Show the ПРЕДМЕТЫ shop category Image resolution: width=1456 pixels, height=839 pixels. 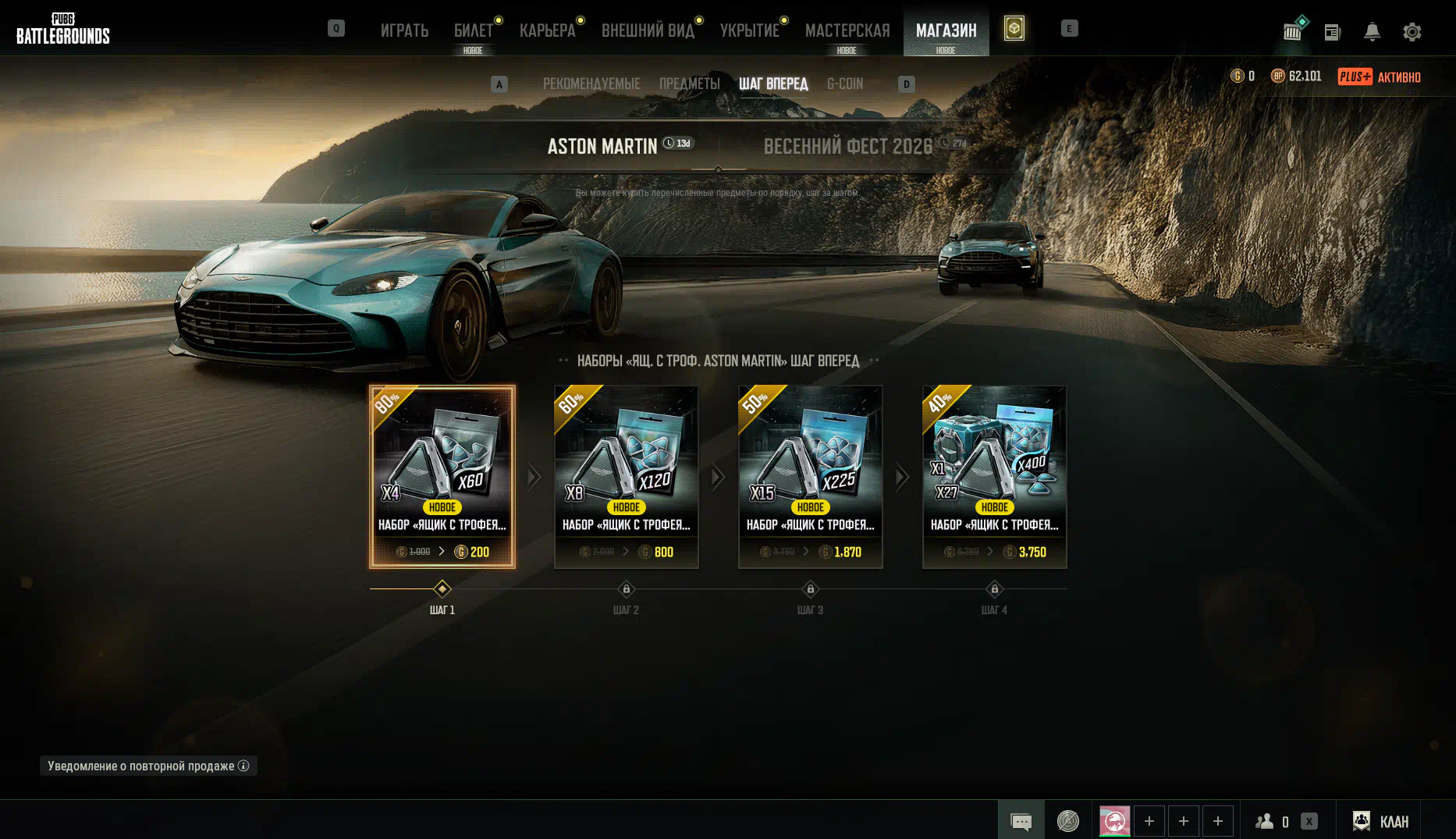pos(689,84)
